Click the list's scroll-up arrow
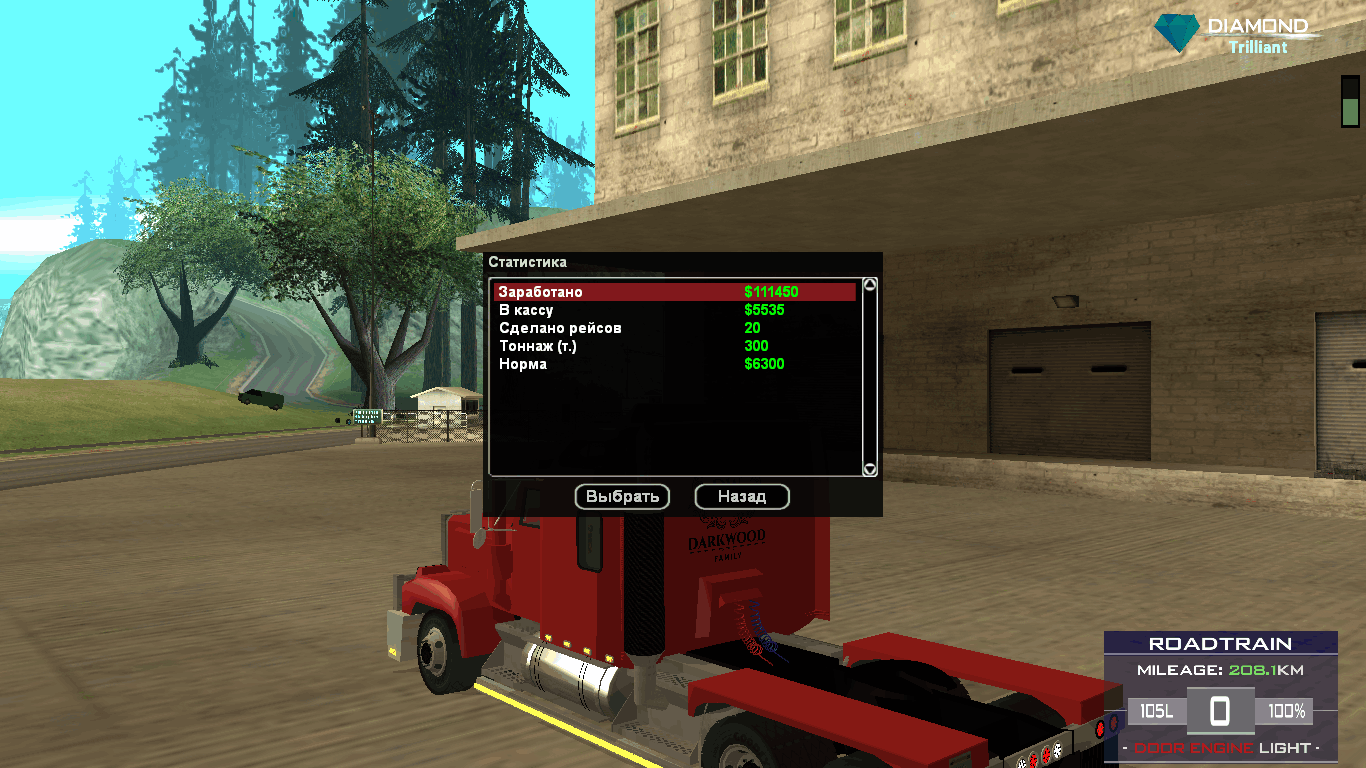 [x=870, y=285]
